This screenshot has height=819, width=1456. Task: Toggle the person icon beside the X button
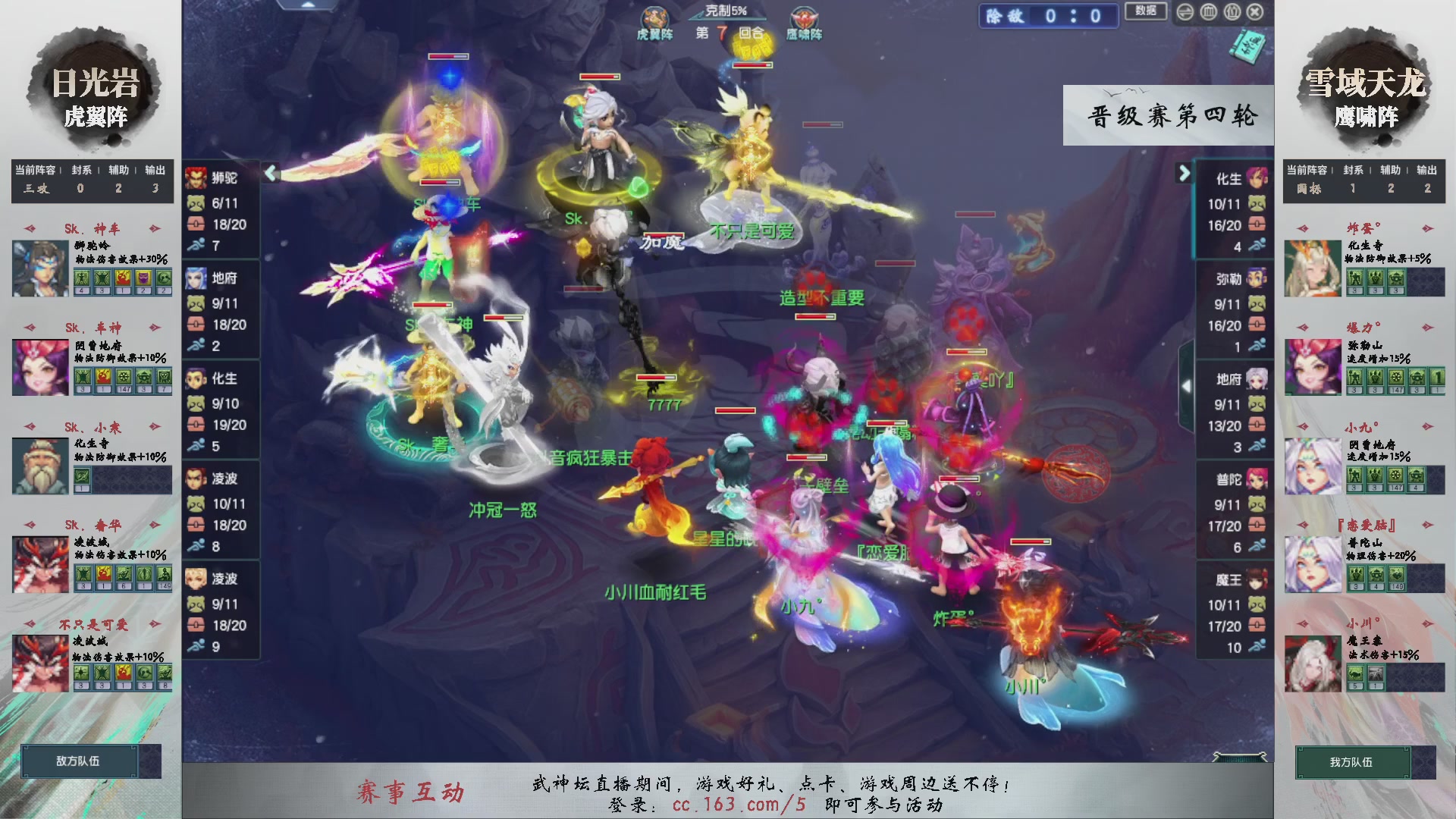(1232, 12)
